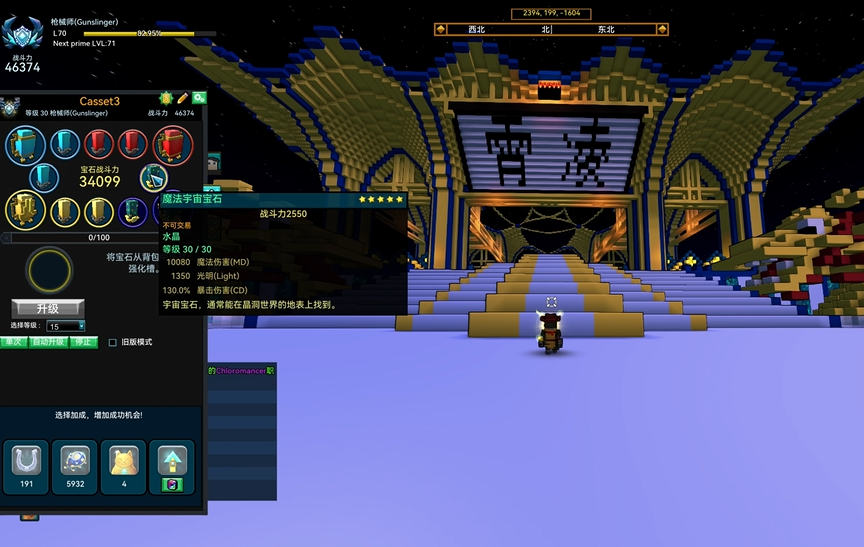Screen dimensions: 864x547
Task: Click the empty circular gem upgrade slot
Action: tap(50, 270)
